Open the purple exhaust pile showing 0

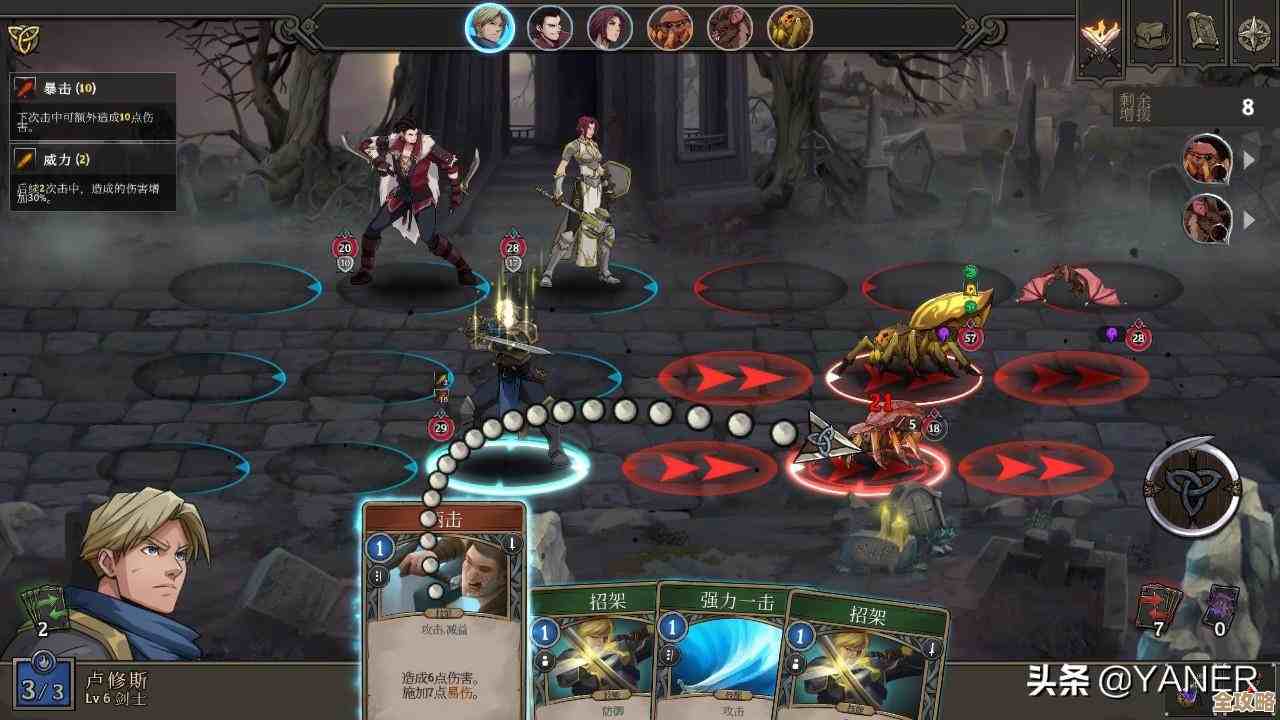[1220, 607]
